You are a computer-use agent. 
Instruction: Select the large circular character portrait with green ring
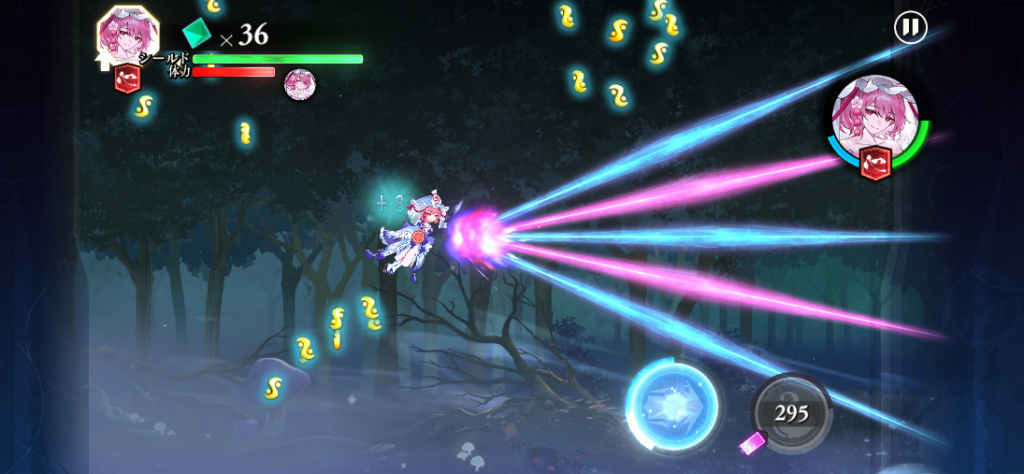coord(876,122)
